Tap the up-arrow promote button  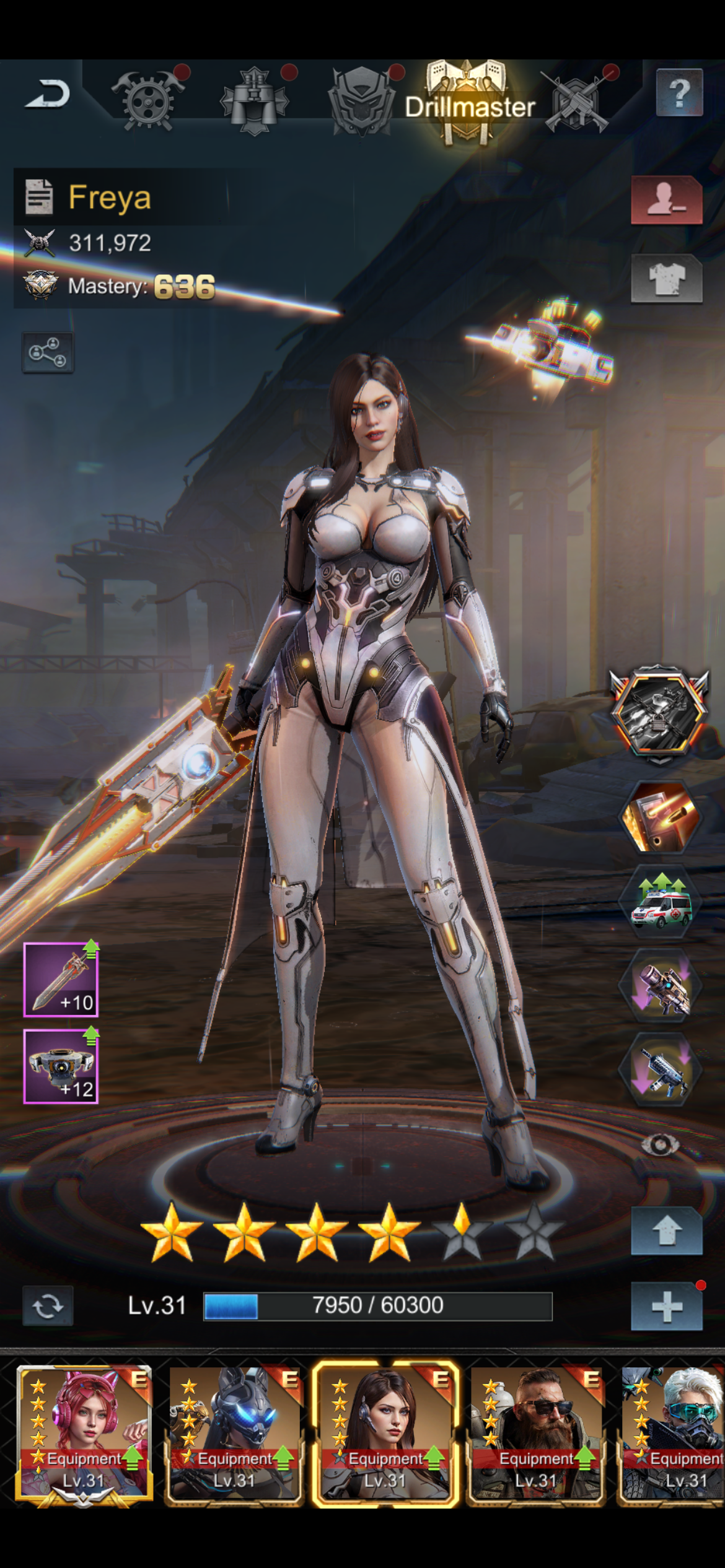pyautogui.click(x=666, y=1231)
